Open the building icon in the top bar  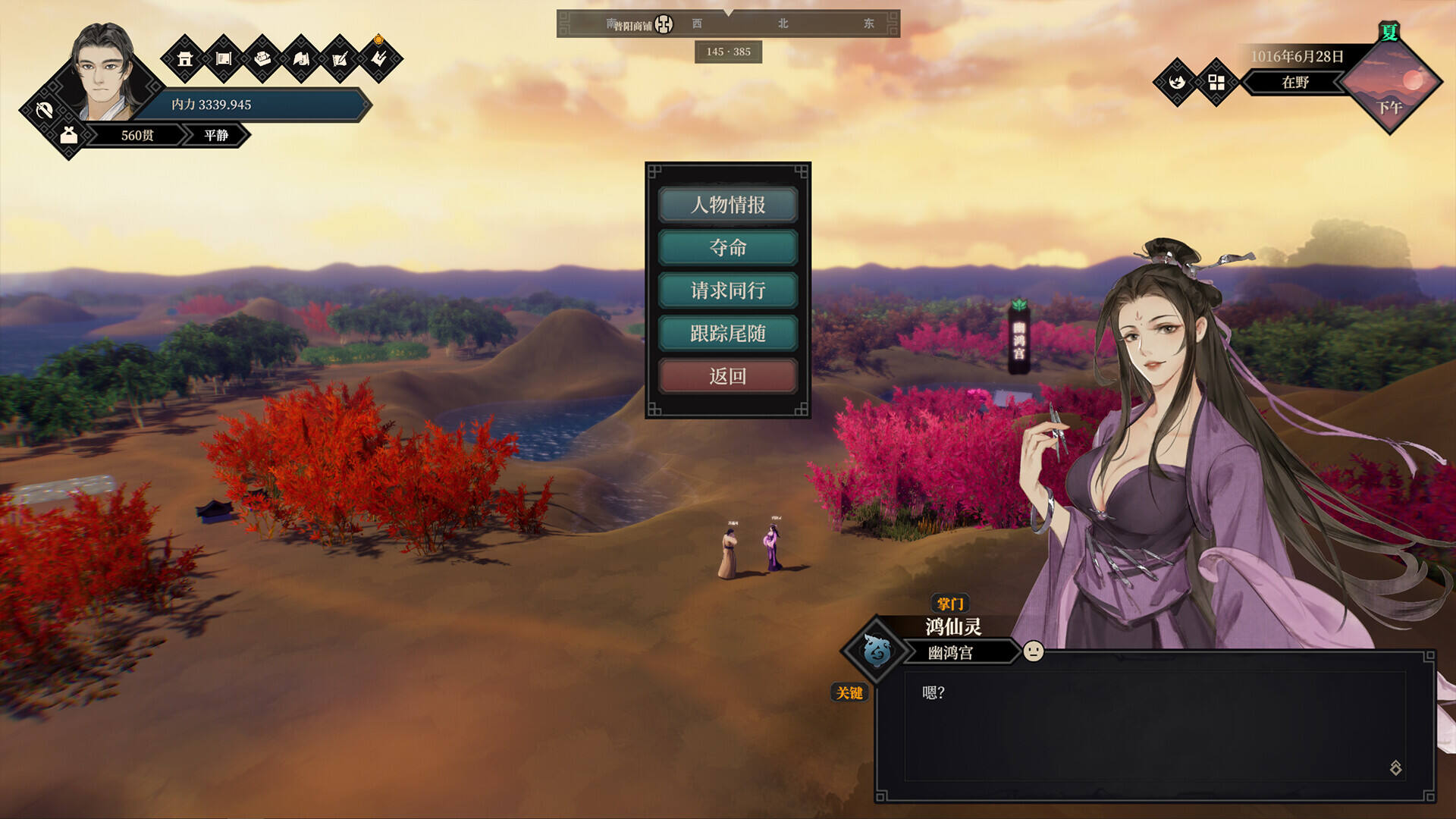[185, 58]
